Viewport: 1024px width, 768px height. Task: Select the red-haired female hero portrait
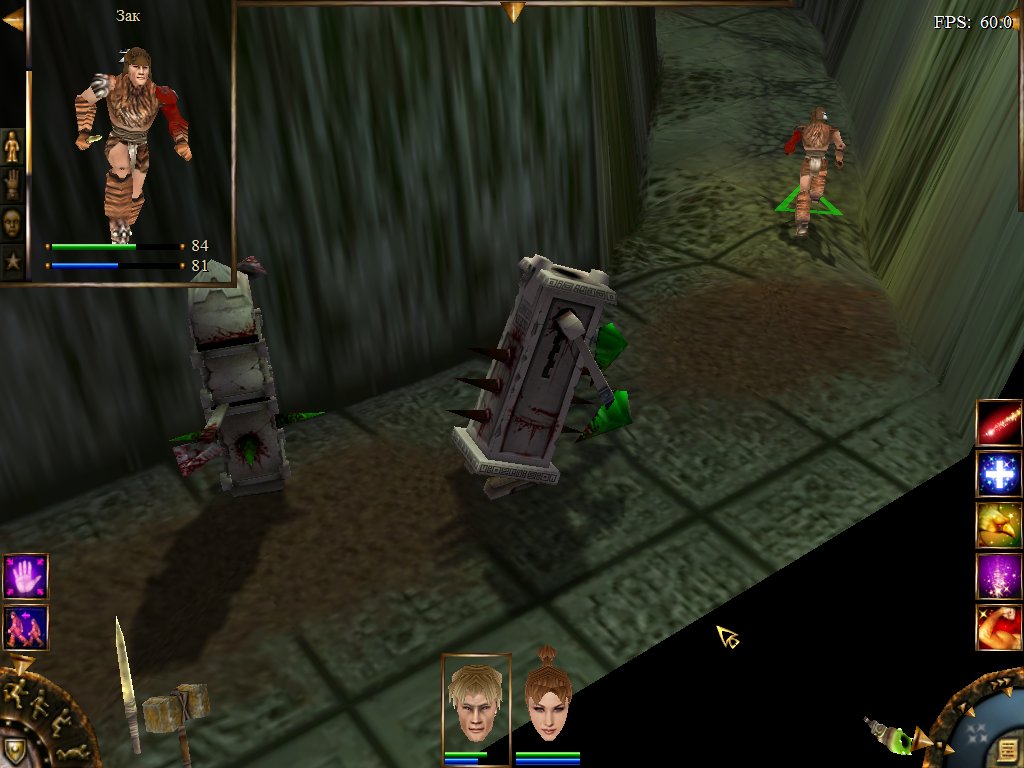[548, 701]
